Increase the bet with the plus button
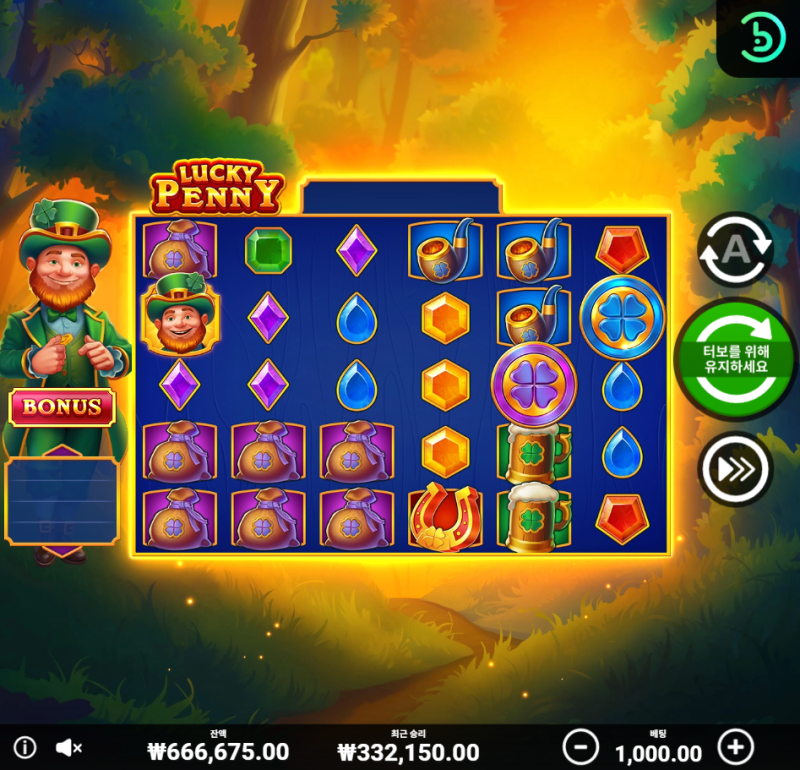 736,746
